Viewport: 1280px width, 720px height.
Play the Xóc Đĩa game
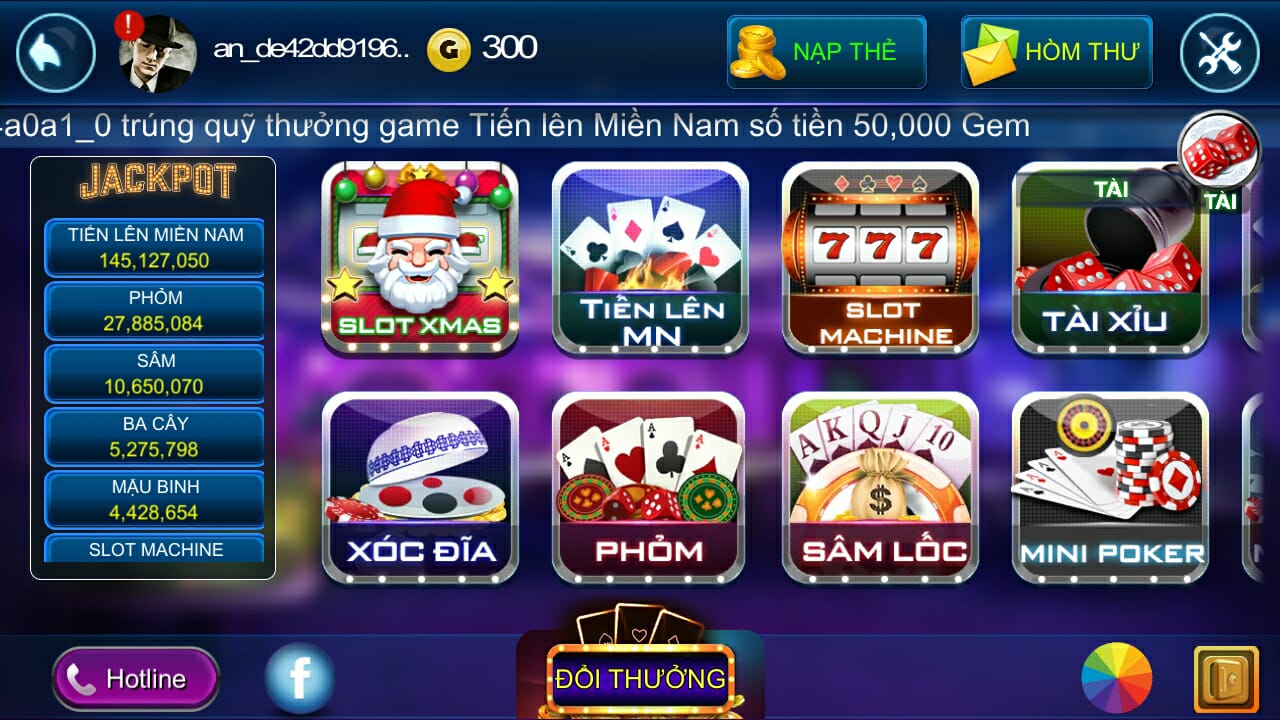tap(419, 485)
